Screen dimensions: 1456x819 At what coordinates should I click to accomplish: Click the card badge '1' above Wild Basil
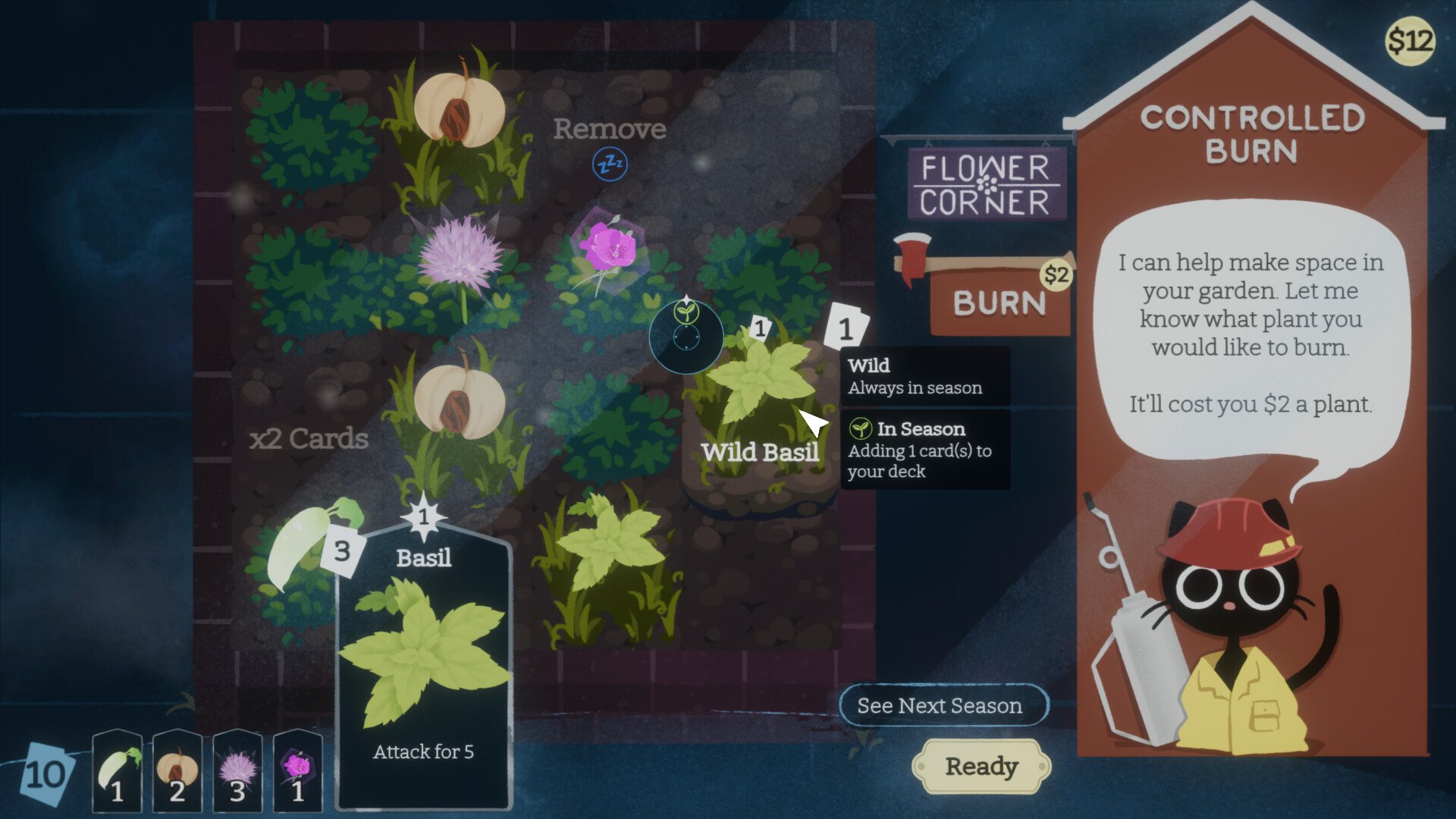tap(758, 329)
